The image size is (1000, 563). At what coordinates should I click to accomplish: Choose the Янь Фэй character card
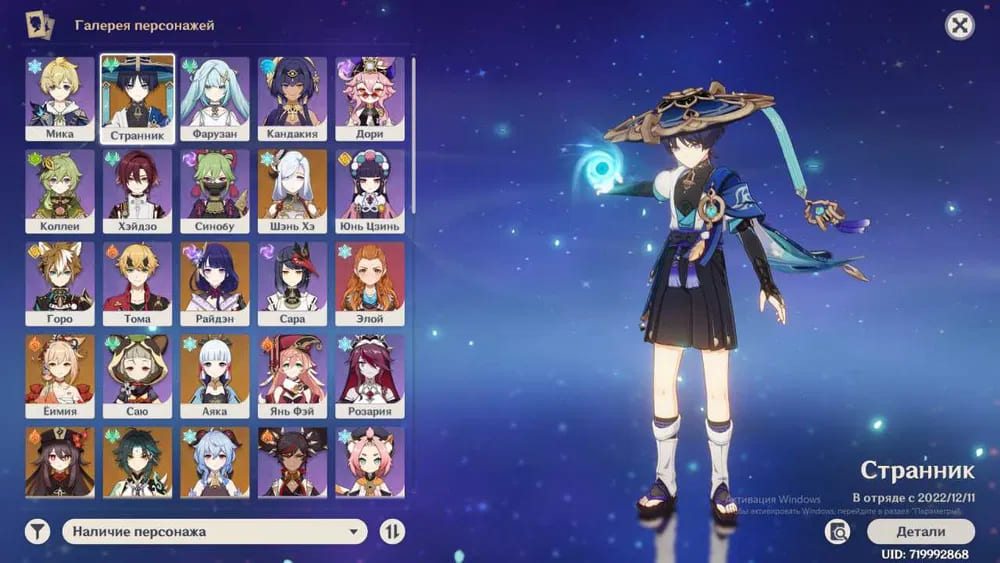[x=293, y=376]
